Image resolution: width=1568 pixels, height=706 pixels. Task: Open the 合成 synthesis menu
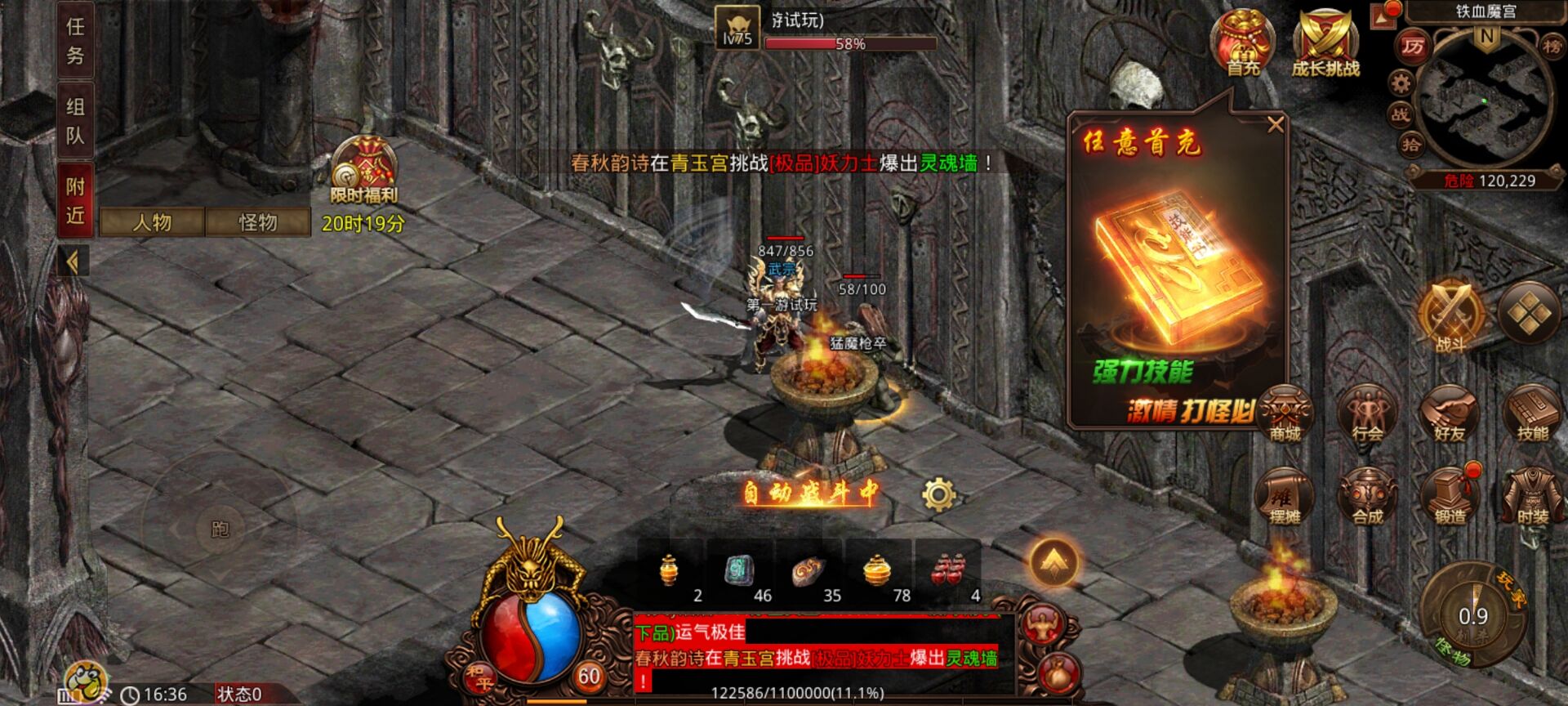(1367, 496)
